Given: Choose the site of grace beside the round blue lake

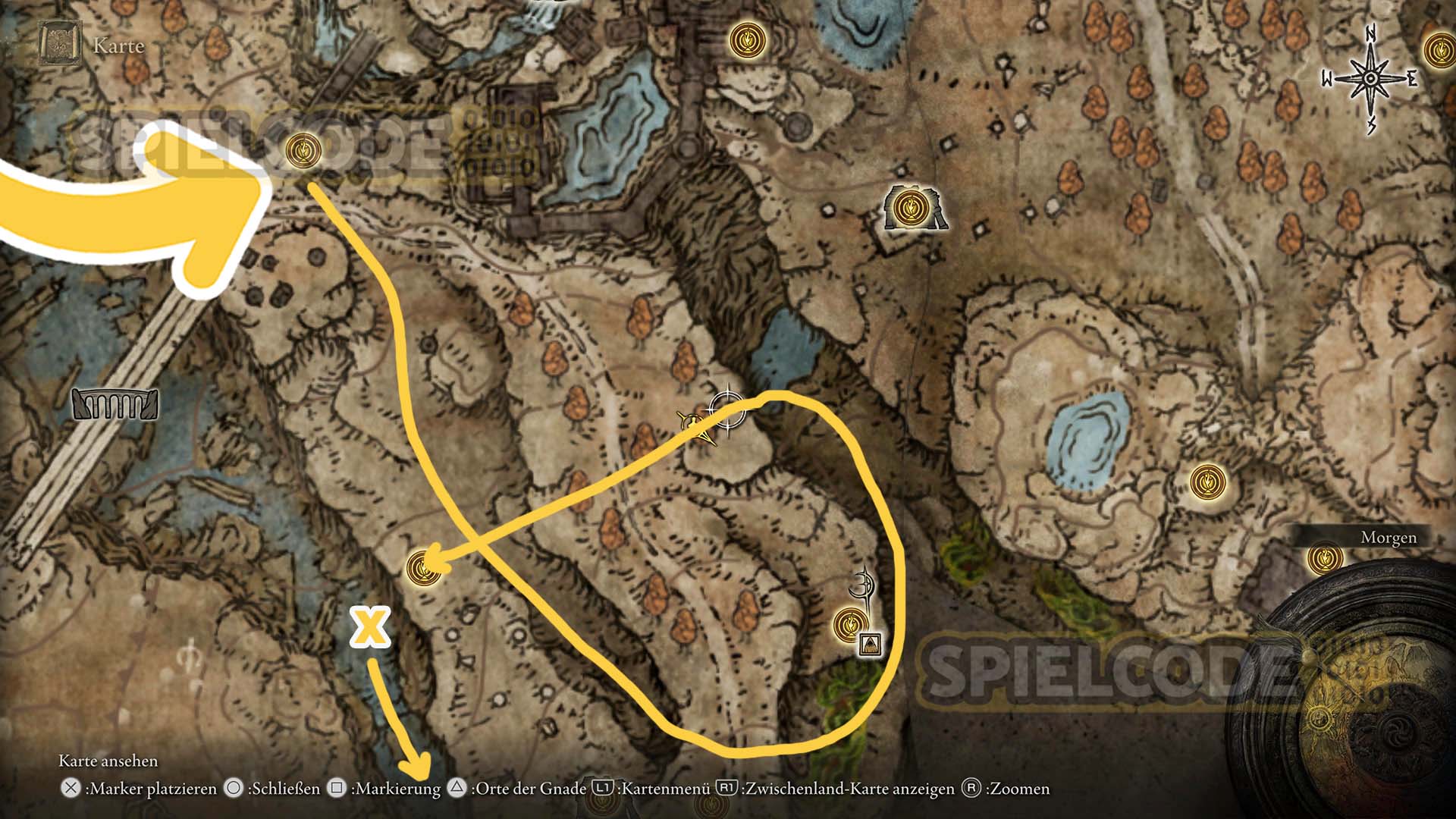Looking at the screenshot, I should (x=1206, y=482).
